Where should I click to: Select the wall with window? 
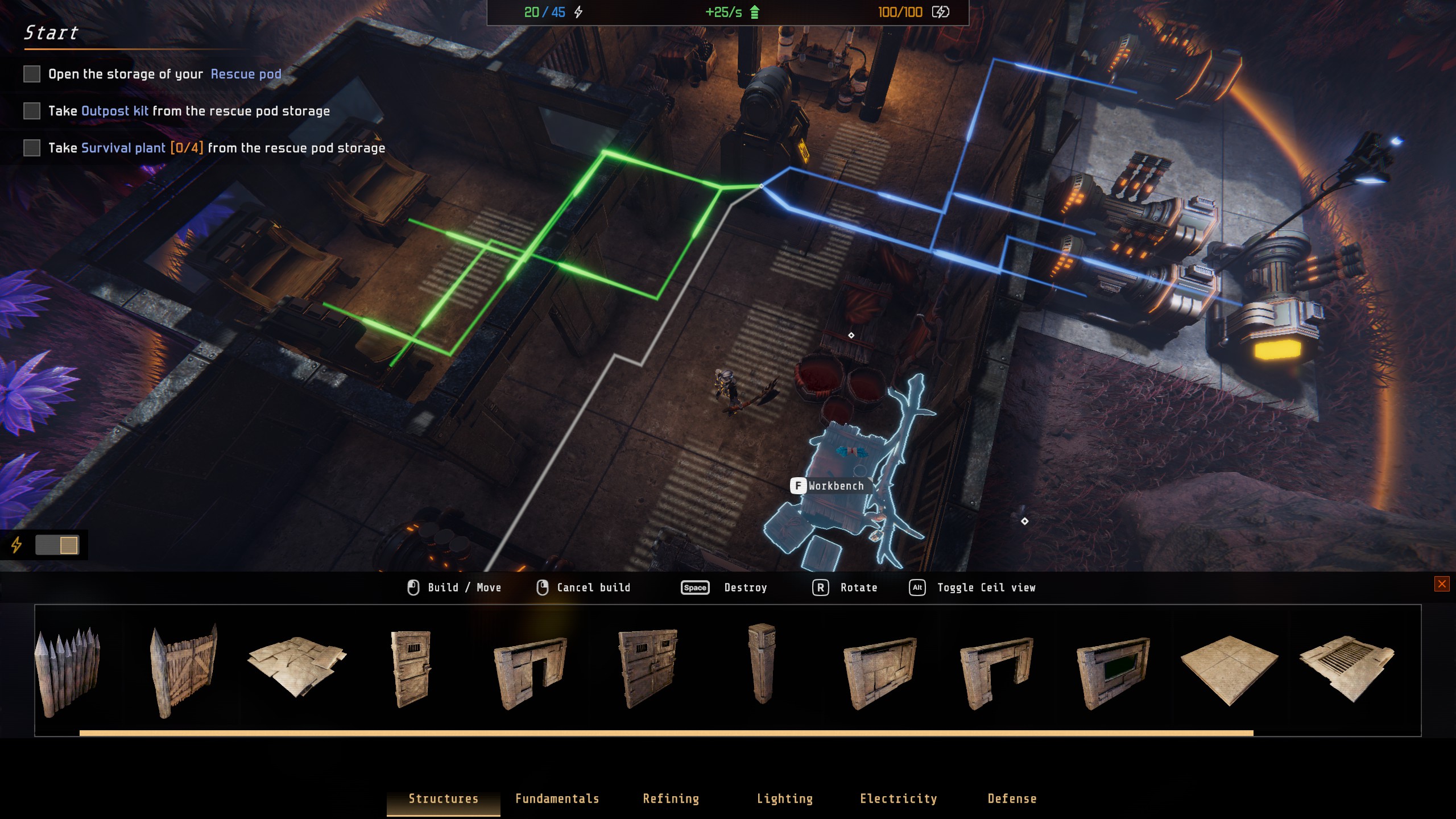pos(1113,673)
